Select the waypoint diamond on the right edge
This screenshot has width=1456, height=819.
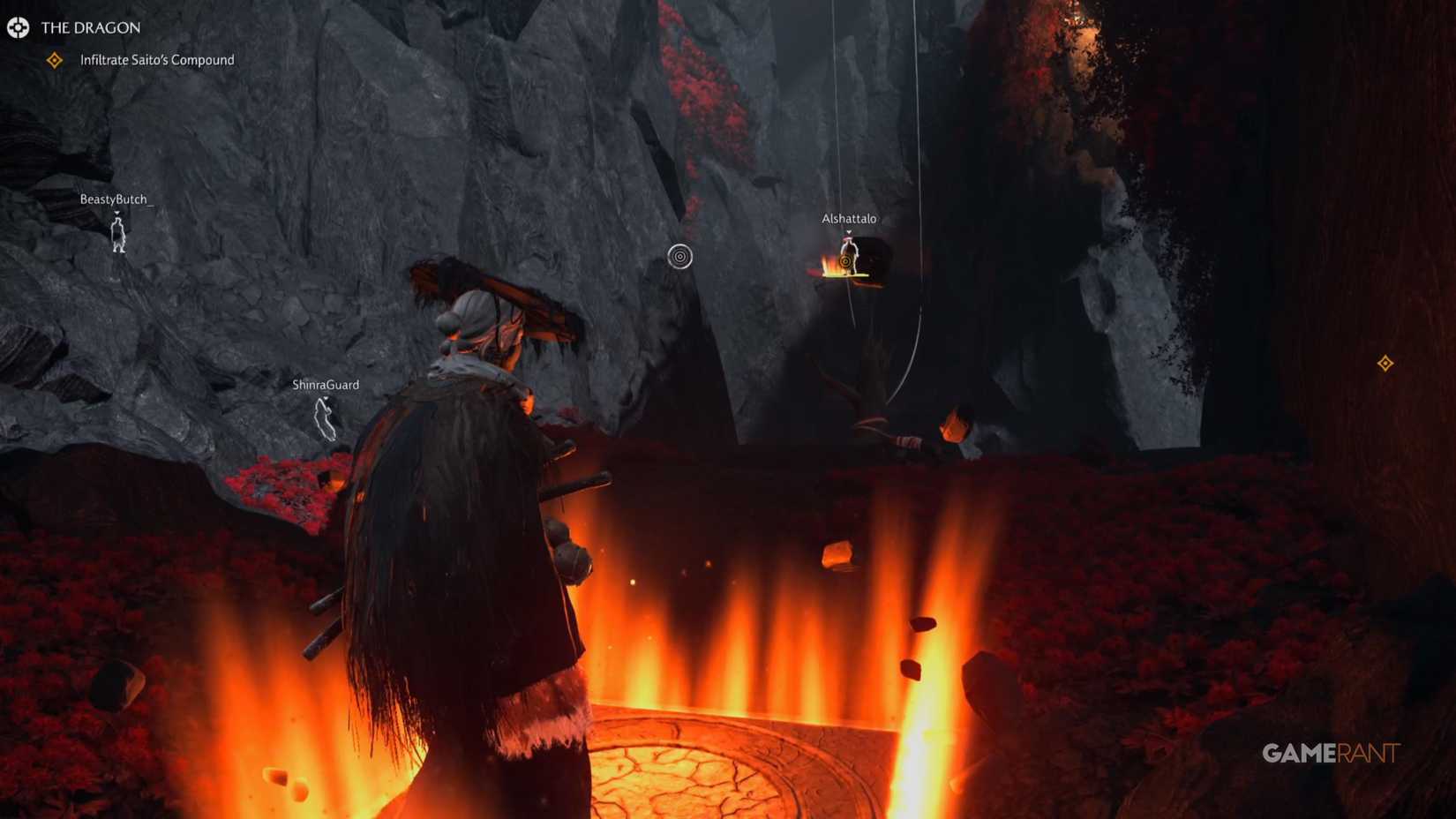click(1385, 362)
